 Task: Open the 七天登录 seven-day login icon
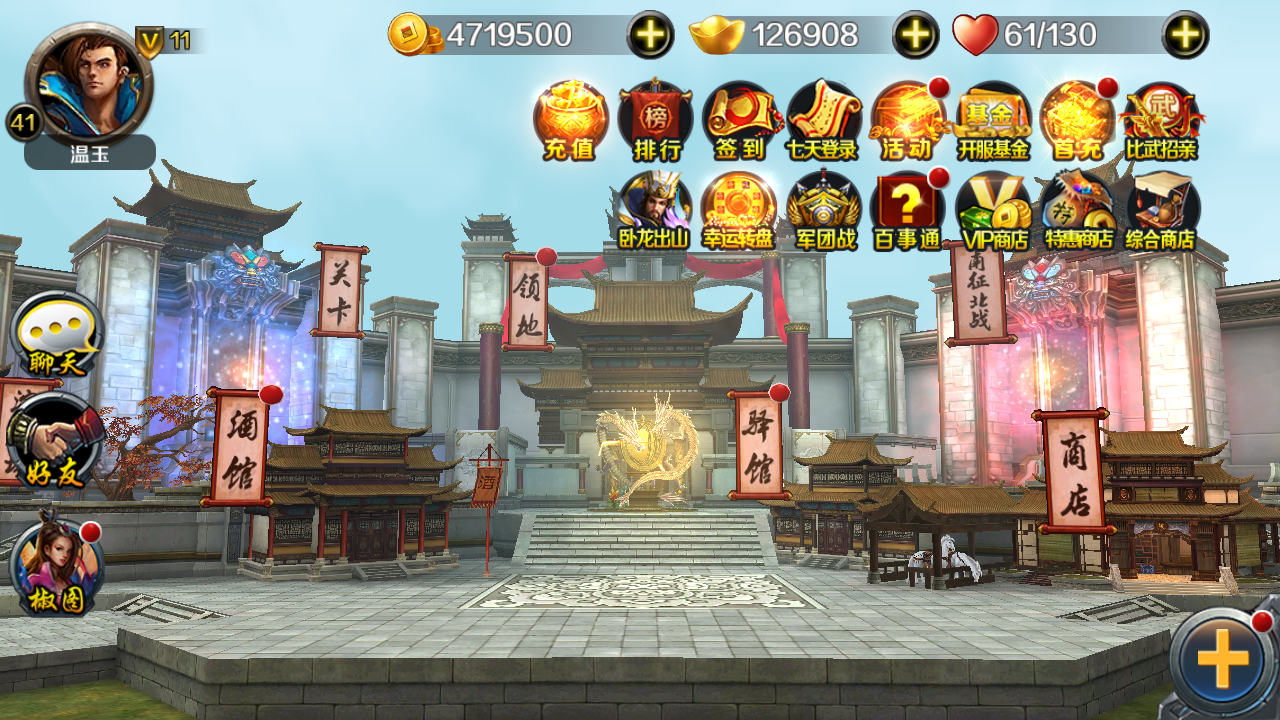click(824, 120)
